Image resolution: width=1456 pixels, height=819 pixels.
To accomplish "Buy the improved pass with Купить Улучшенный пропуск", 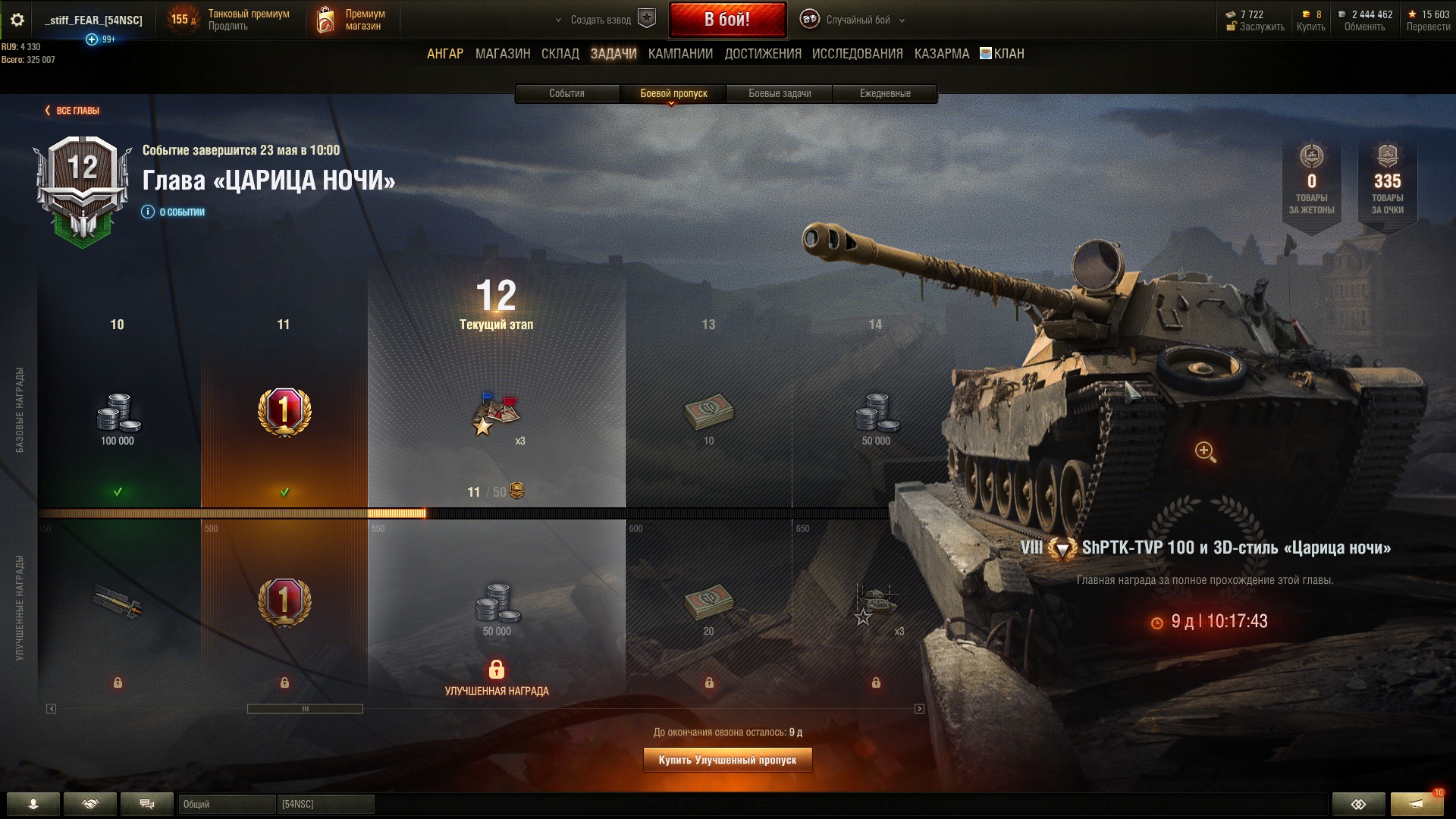I will point(727,760).
